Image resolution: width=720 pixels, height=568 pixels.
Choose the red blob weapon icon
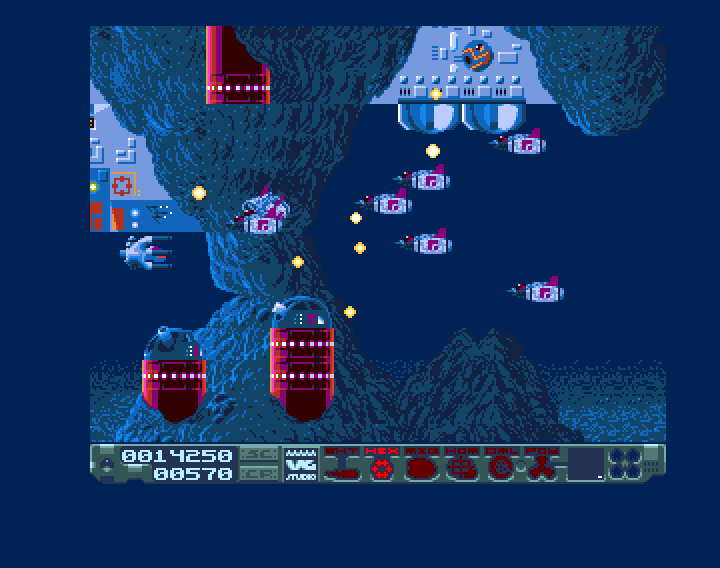421,466
